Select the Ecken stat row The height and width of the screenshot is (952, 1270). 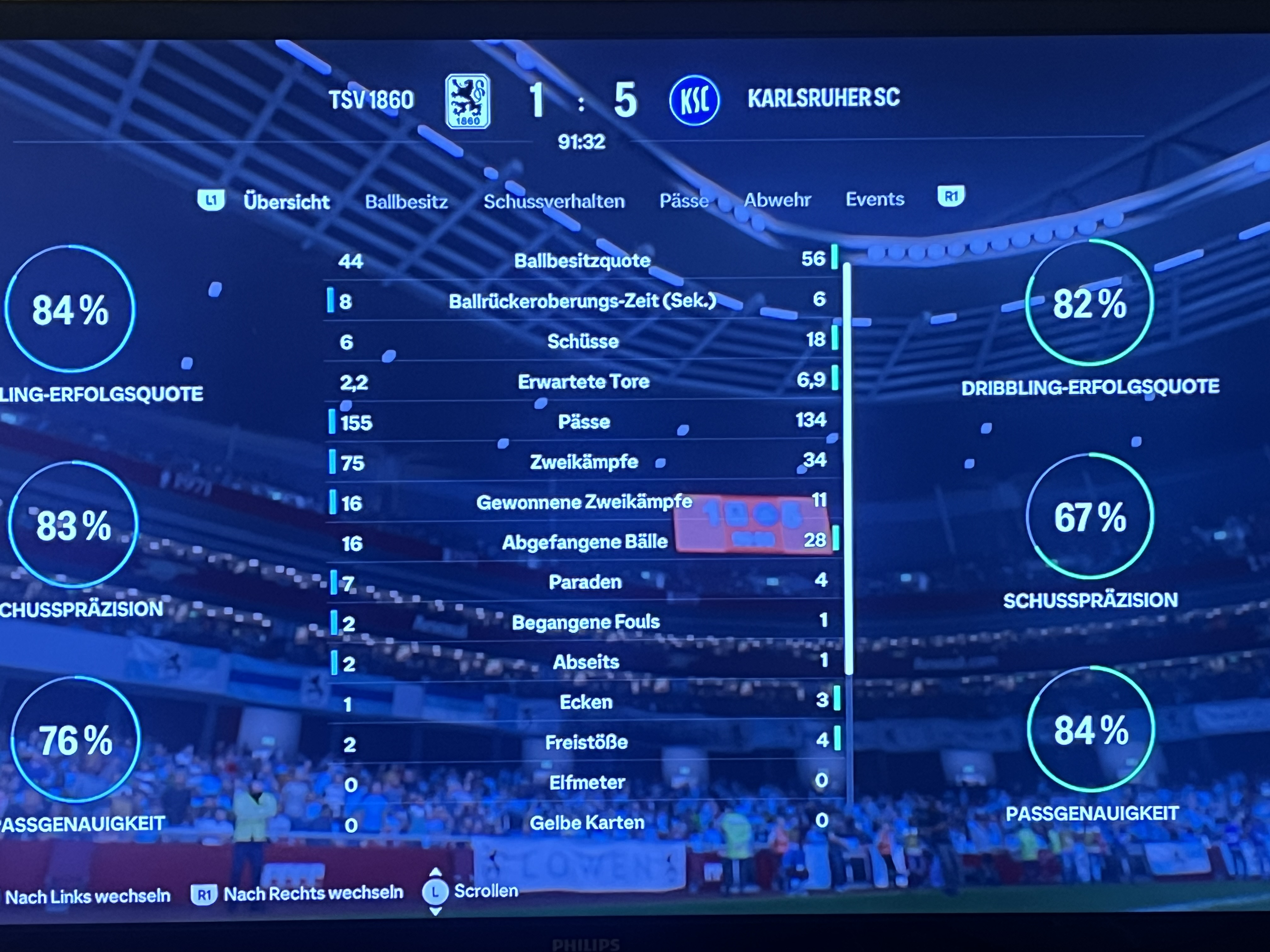(586, 702)
